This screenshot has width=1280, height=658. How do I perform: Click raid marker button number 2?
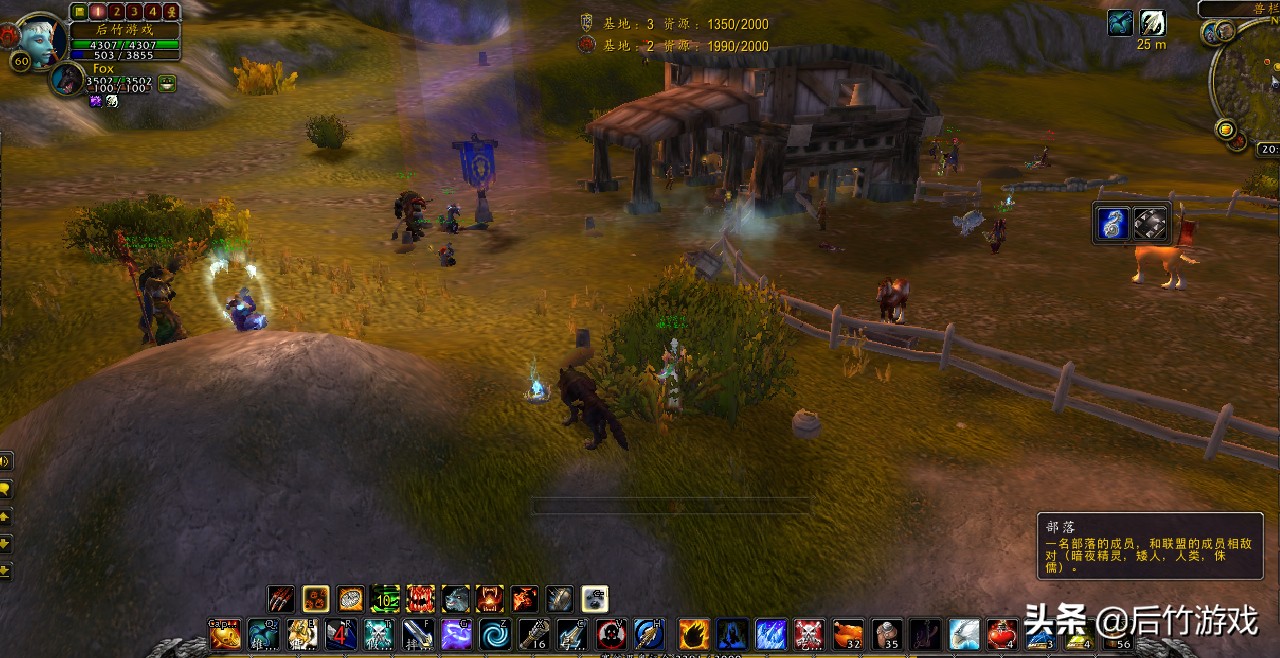[117, 11]
